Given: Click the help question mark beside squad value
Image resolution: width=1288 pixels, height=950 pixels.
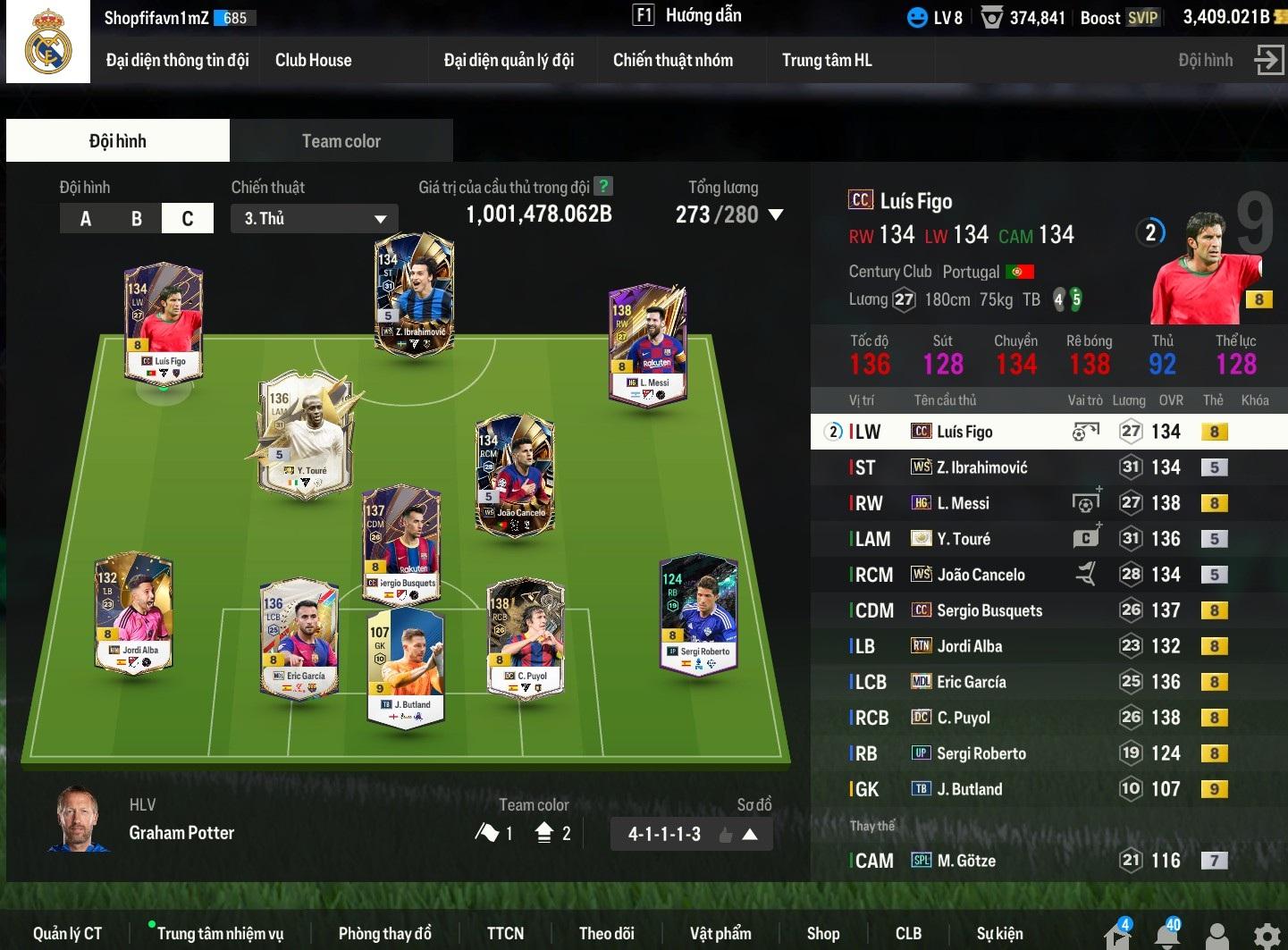Looking at the screenshot, I should pos(604,186).
